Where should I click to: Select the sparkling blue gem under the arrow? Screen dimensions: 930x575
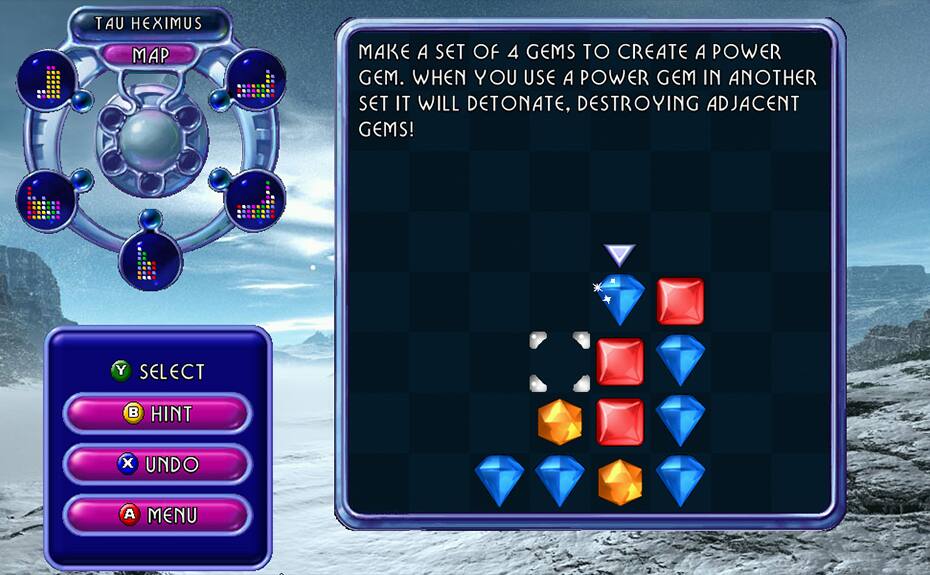tap(620, 300)
